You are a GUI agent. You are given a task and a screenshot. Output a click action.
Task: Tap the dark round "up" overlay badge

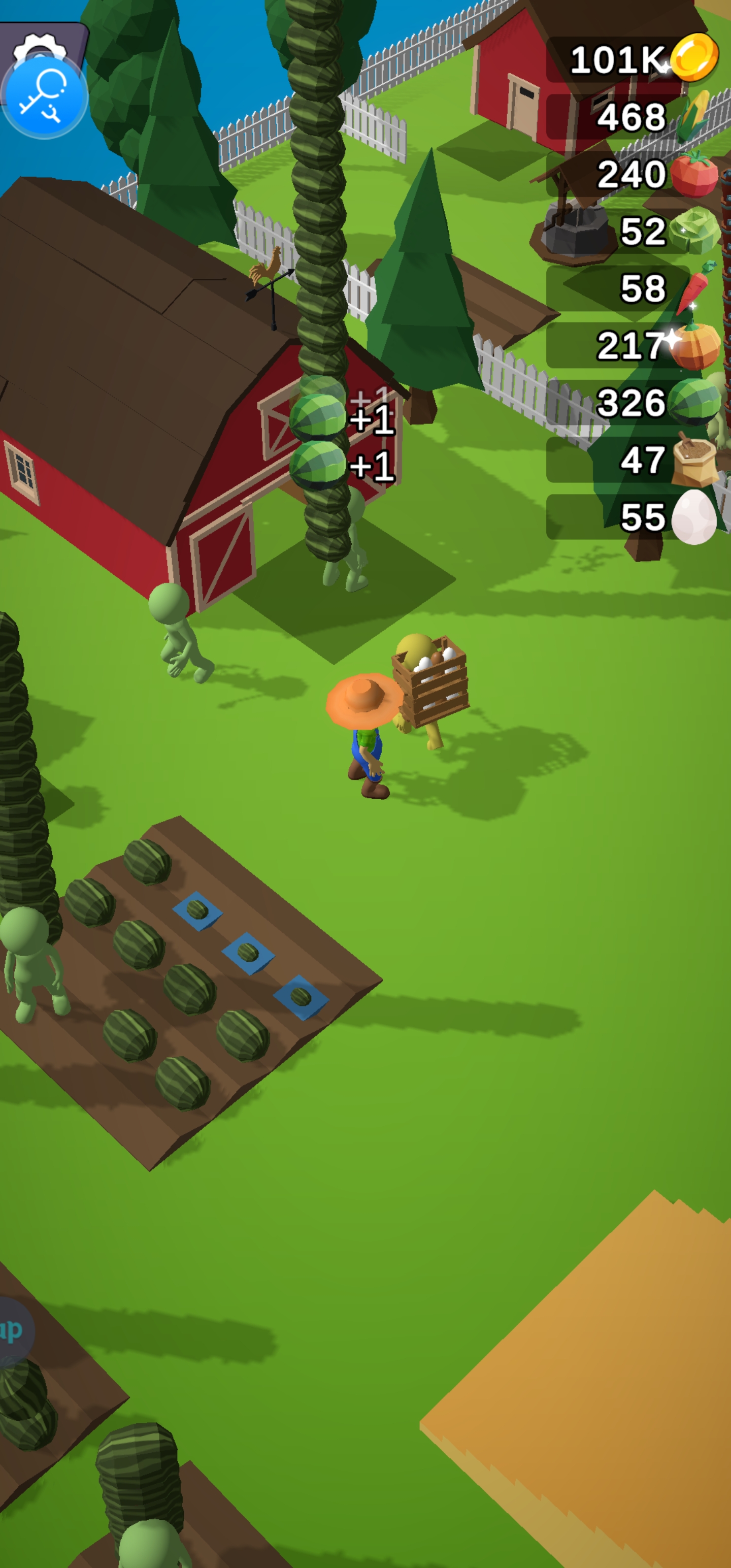[x=12, y=1330]
